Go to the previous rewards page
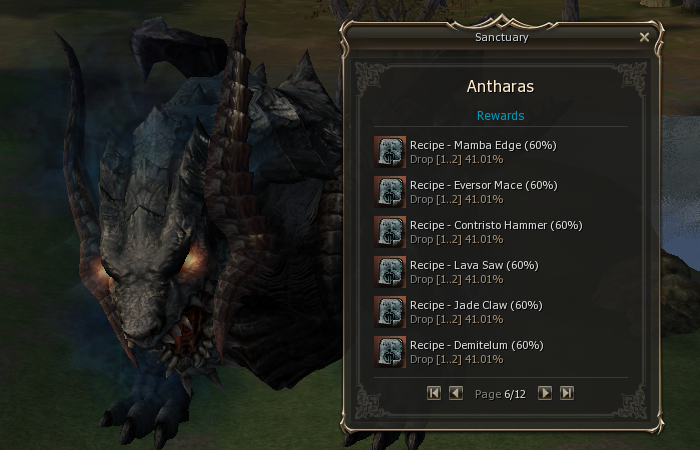This screenshot has height=450, width=700. pyautogui.click(x=455, y=393)
